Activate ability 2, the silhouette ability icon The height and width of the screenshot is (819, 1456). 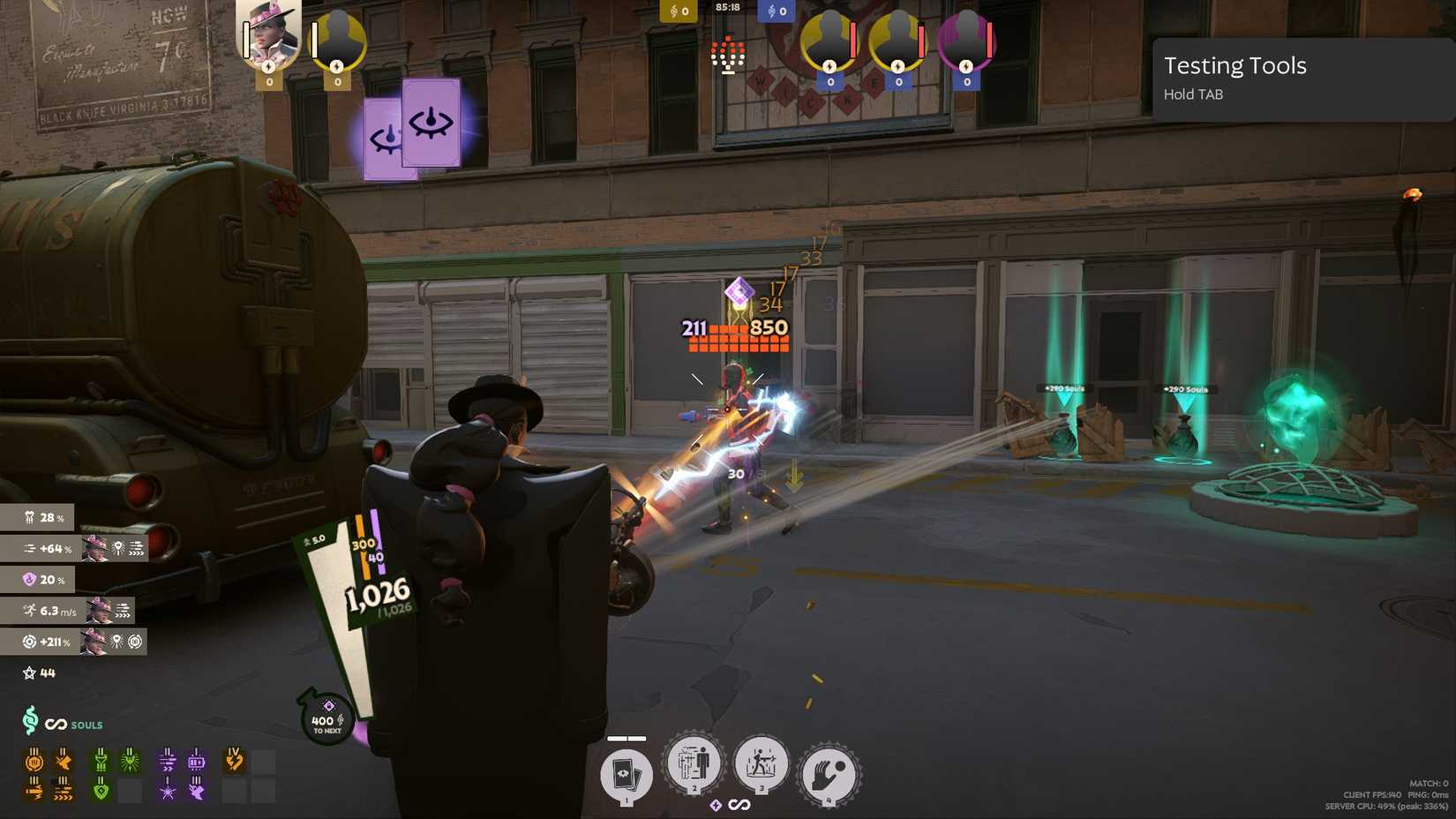coord(692,766)
